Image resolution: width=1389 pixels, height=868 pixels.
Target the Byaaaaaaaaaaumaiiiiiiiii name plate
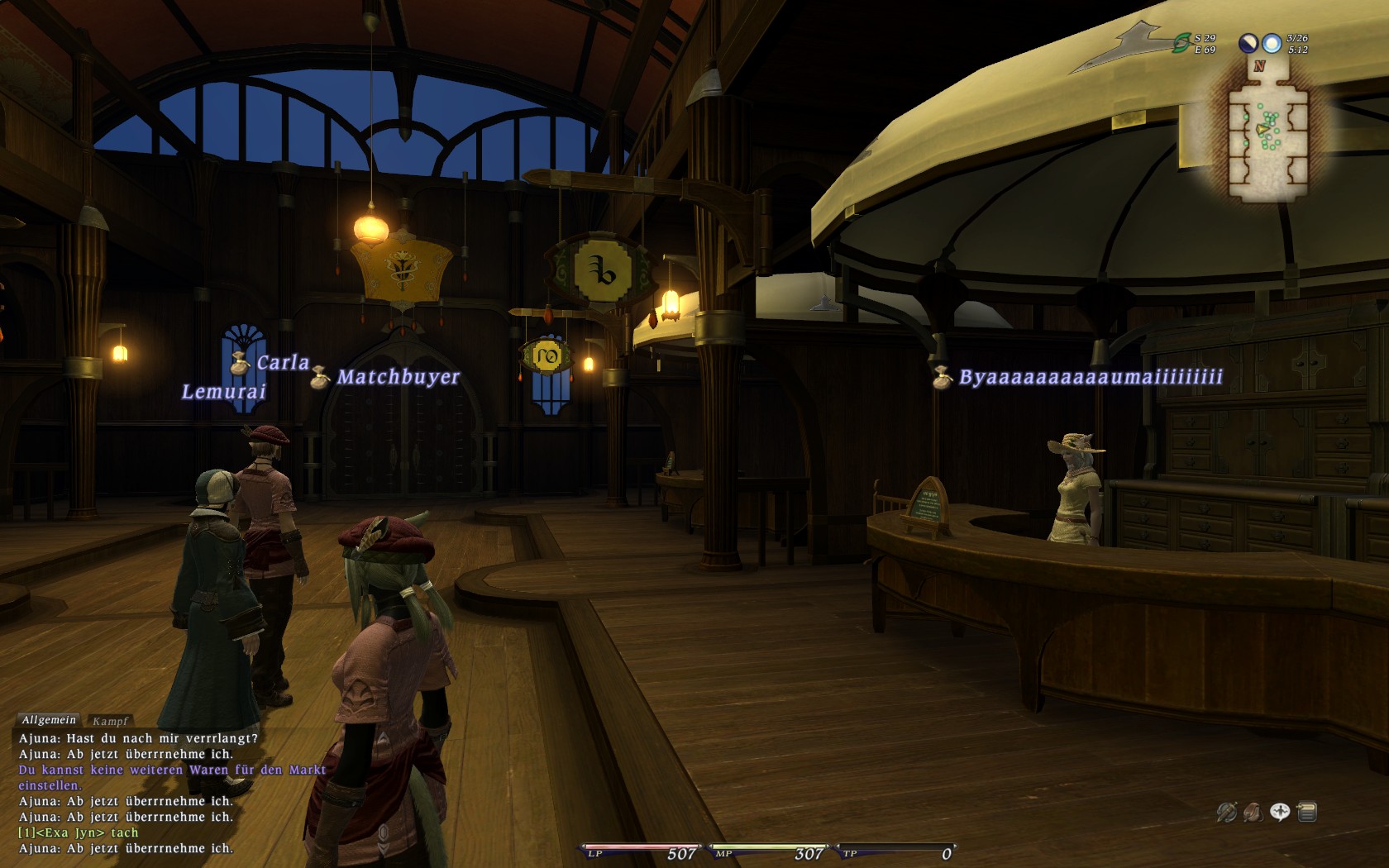click(x=1090, y=377)
